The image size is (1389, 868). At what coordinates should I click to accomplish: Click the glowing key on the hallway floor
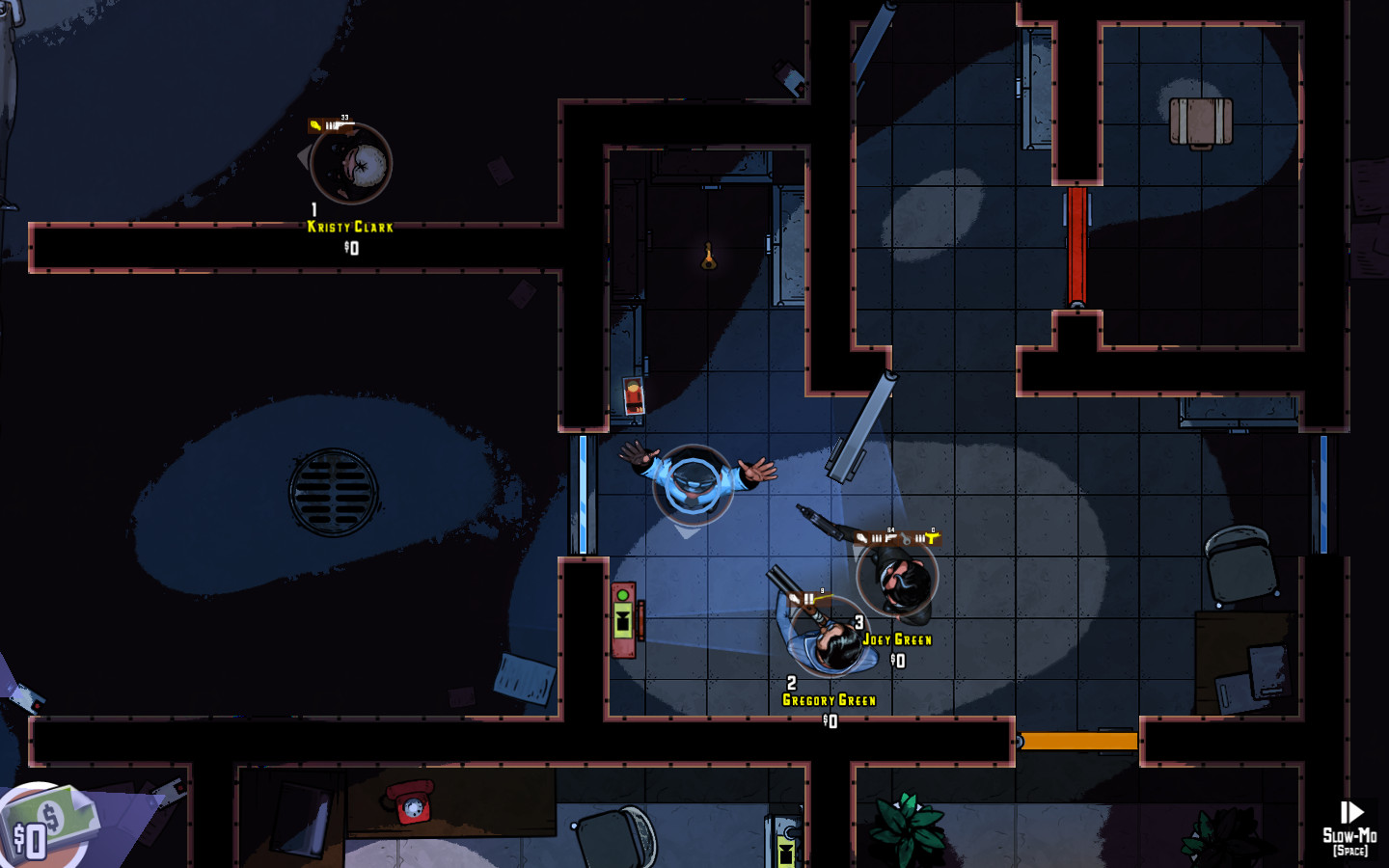pyautogui.click(x=708, y=253)
